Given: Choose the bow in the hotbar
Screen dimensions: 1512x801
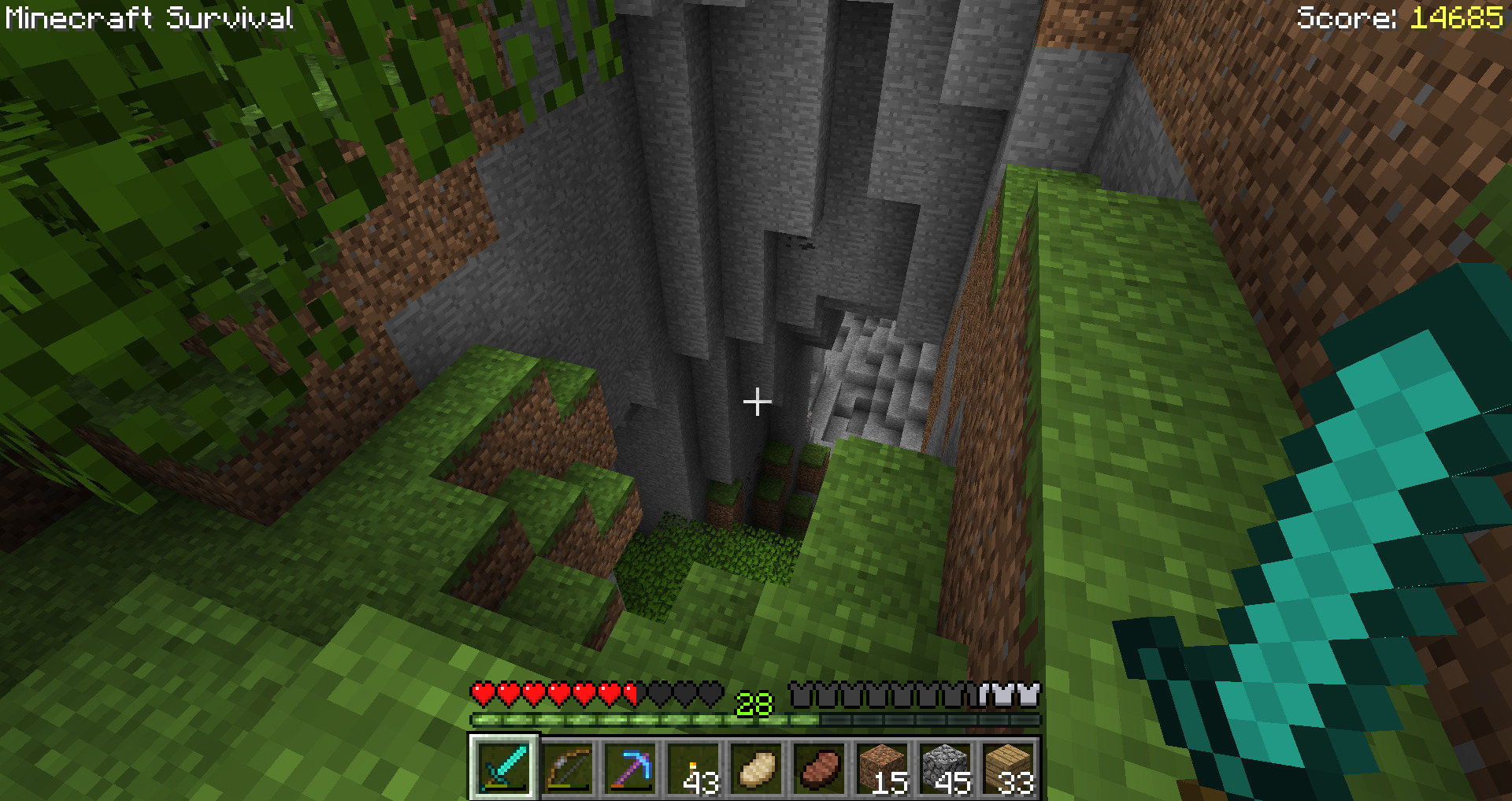Looking at the screenshot, I should pyautogui.click(x=568, y=767).
